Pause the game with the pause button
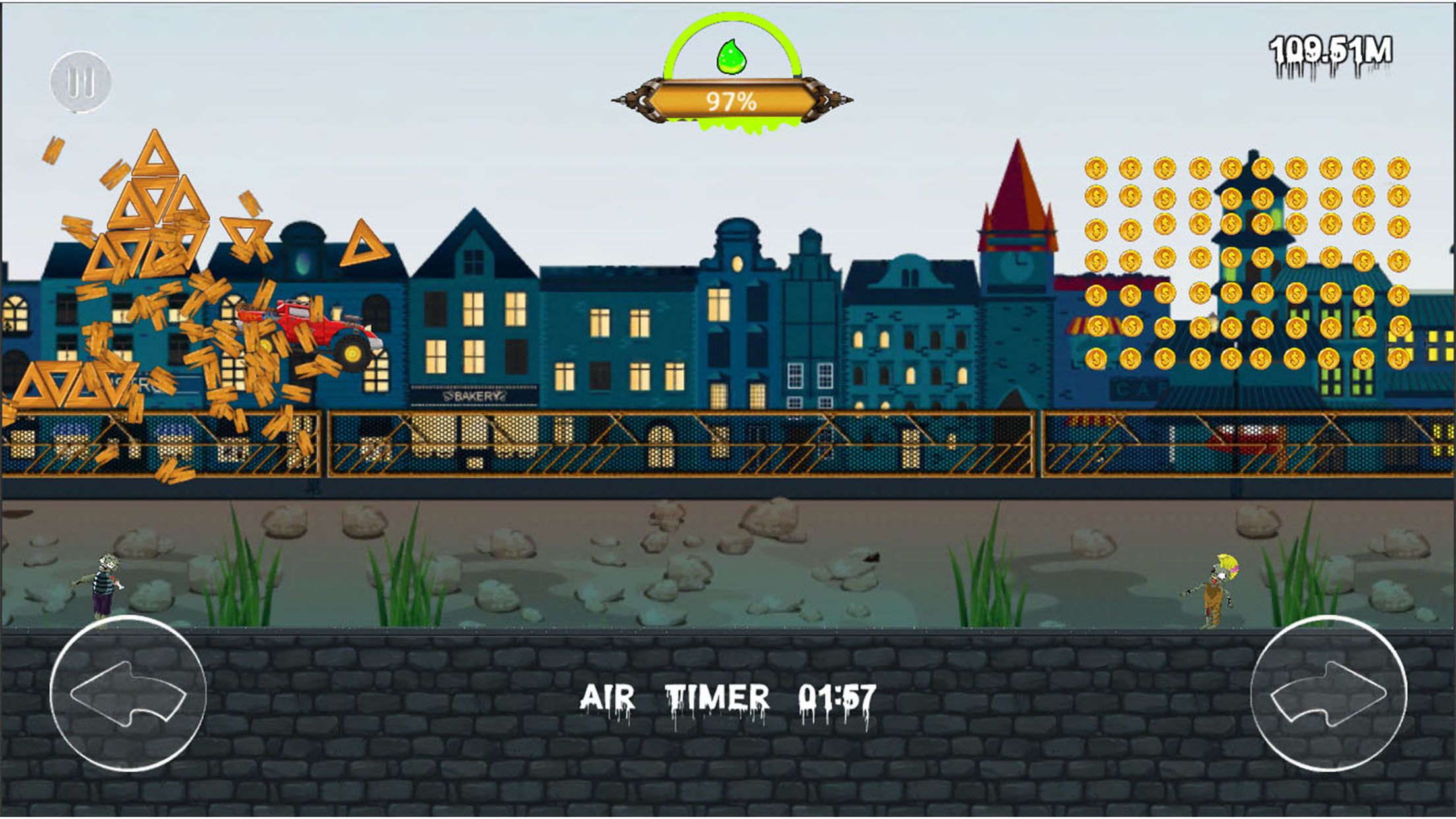Viewport: 1456px width, 819px height. pos(80,82)
